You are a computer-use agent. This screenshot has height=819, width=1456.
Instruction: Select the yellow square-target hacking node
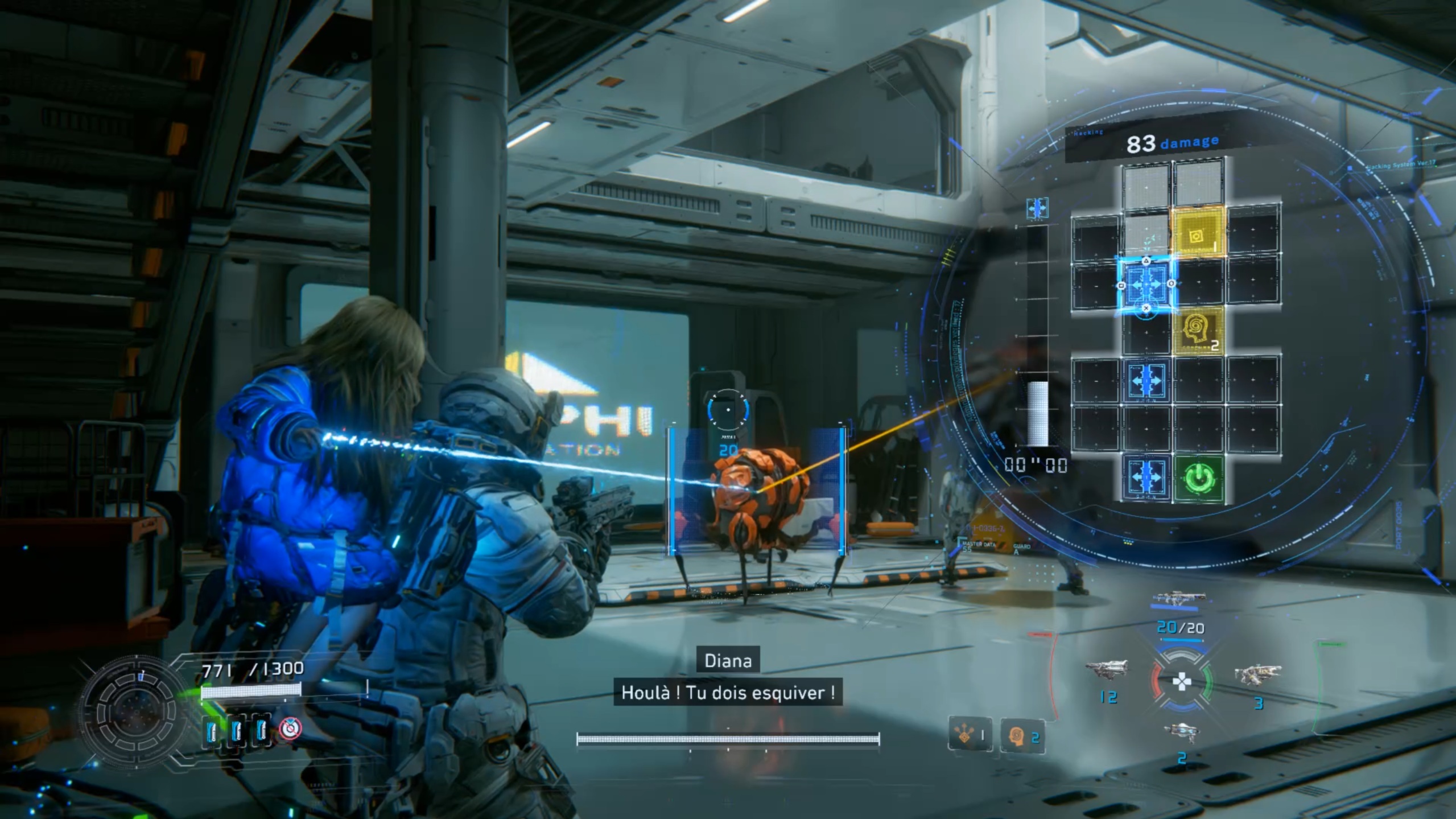(x=1198, y=234)
